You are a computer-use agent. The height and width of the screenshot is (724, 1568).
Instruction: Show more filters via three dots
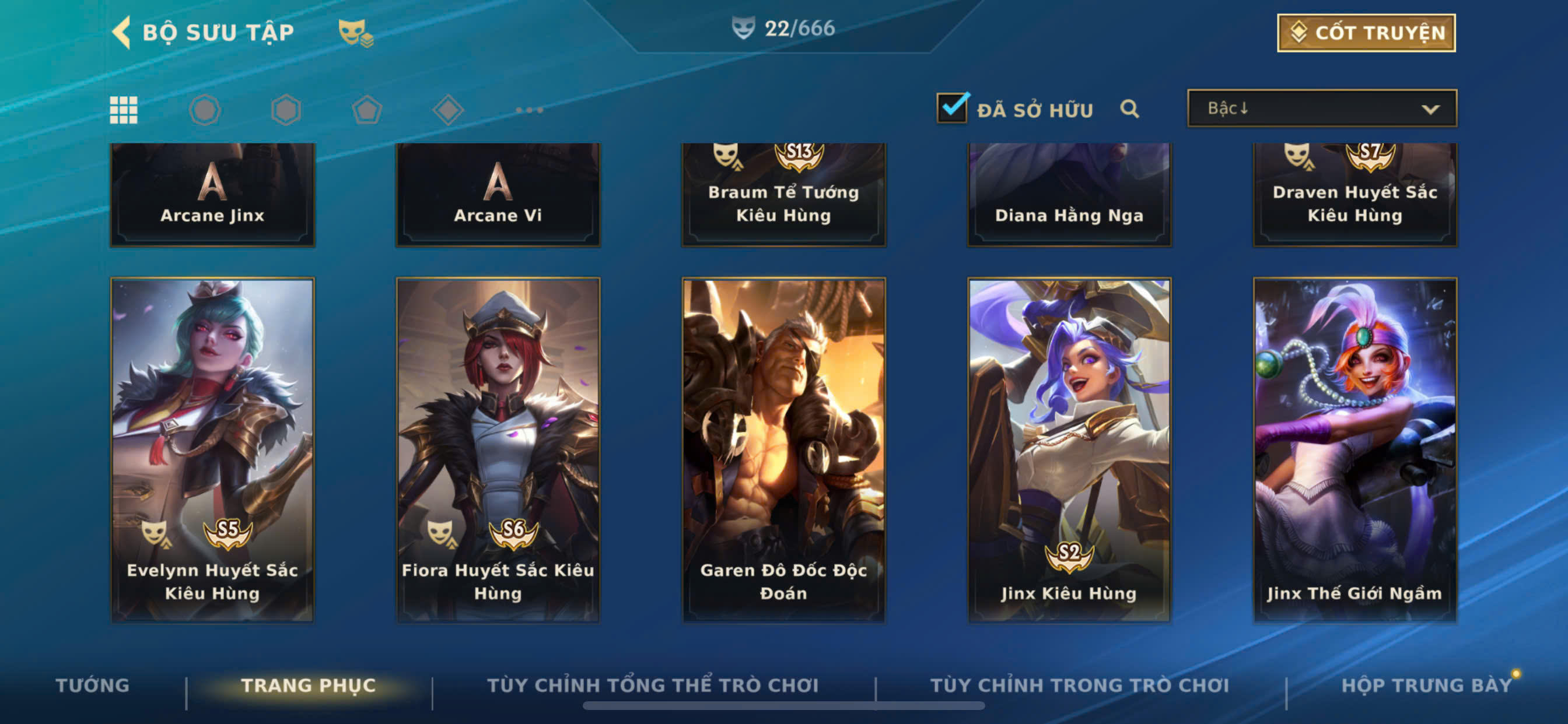pos(529,110)
